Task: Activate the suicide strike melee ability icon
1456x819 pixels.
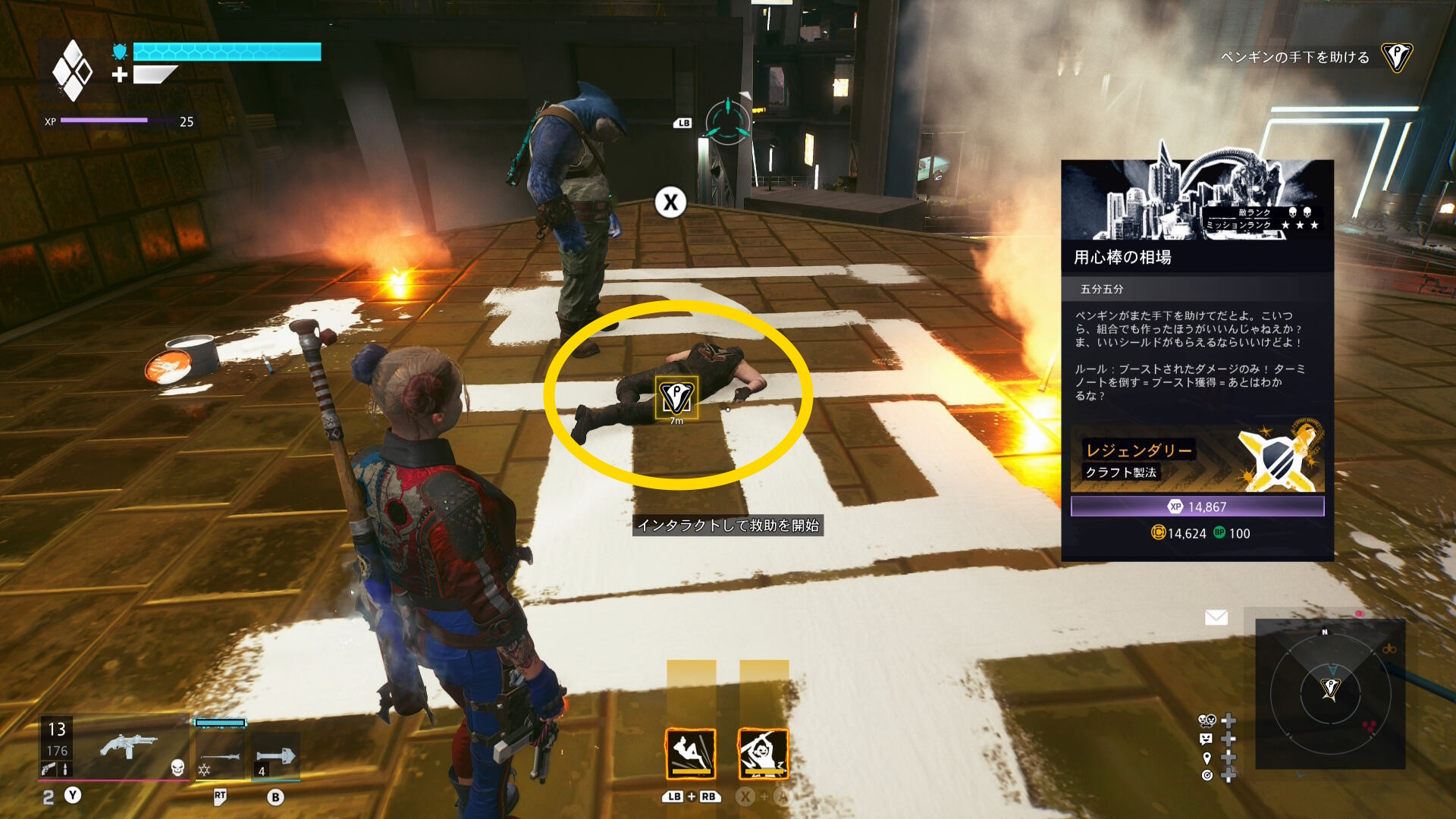Action: pos(763,754)
